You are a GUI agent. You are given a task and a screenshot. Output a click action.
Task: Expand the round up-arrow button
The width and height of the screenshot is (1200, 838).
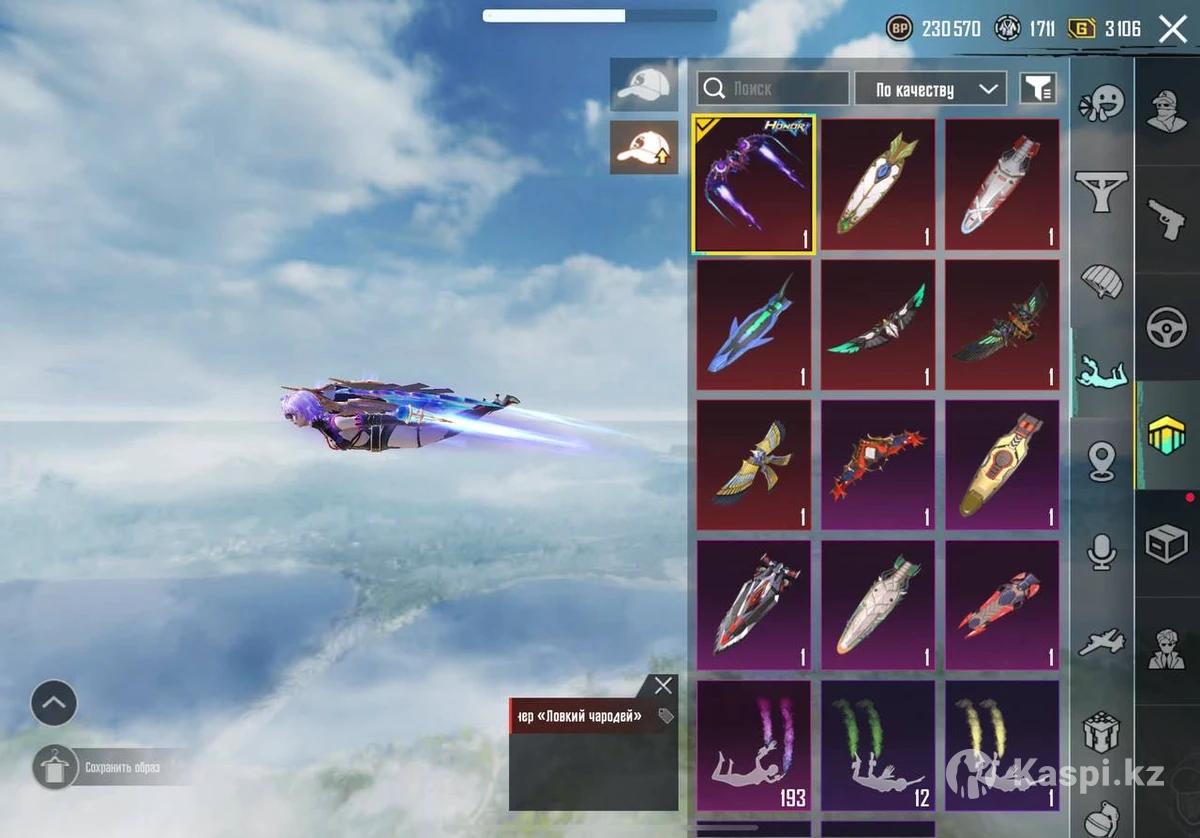pyautogui.click(x=54, y=703)
